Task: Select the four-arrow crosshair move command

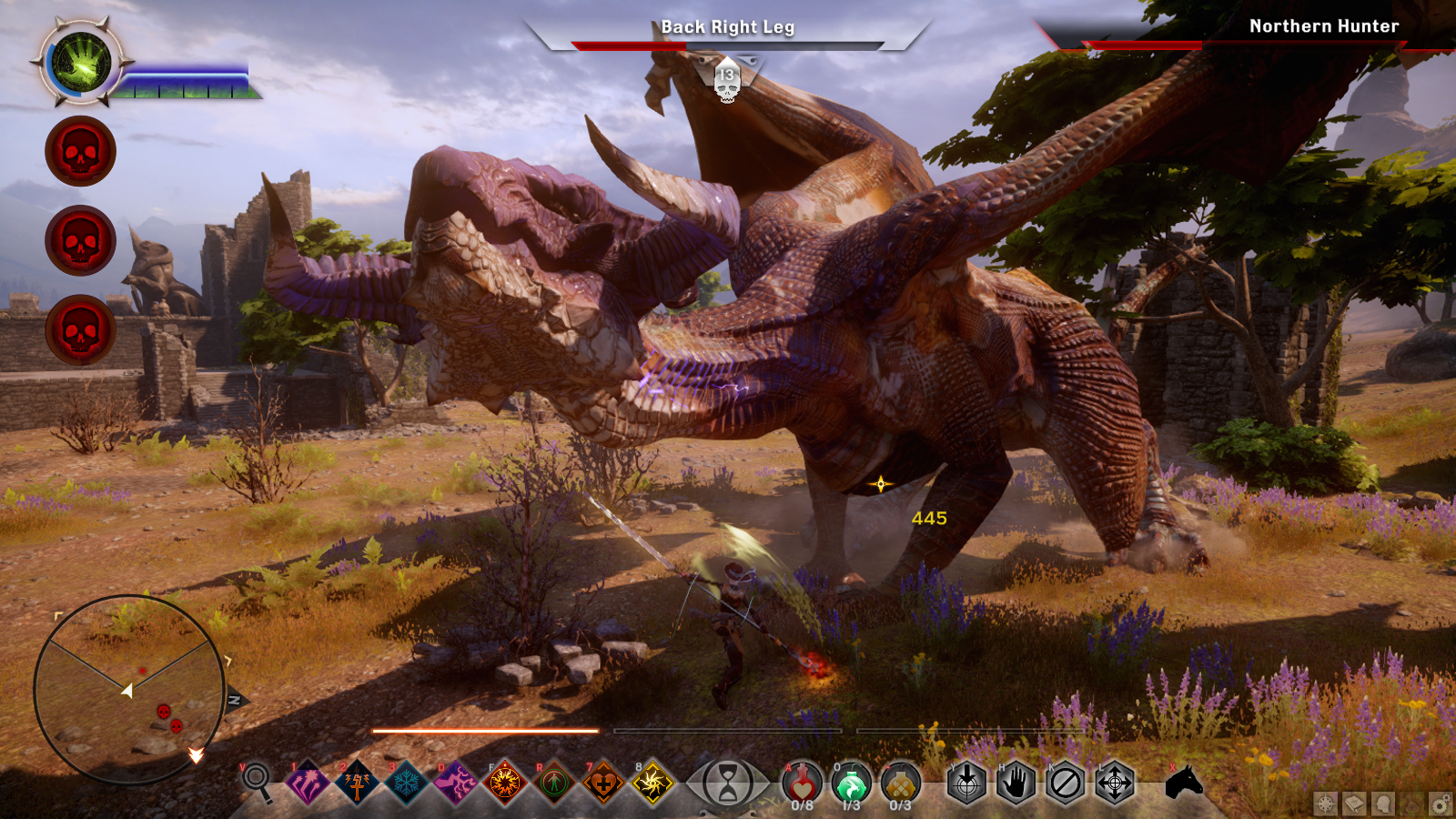Action: 1114,782
